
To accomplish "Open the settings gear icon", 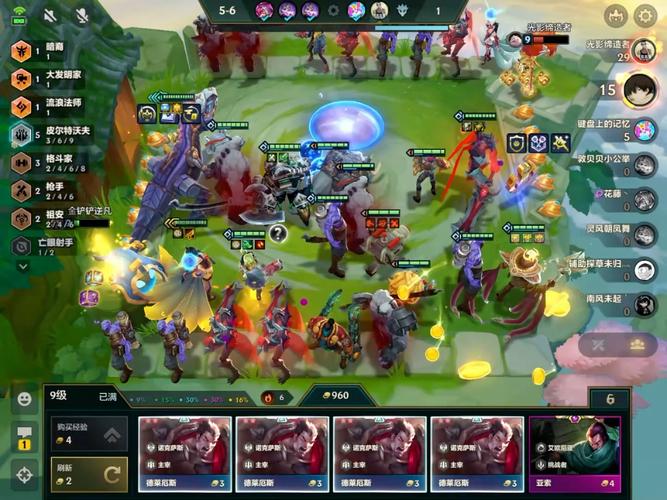I will coord(645,16).
